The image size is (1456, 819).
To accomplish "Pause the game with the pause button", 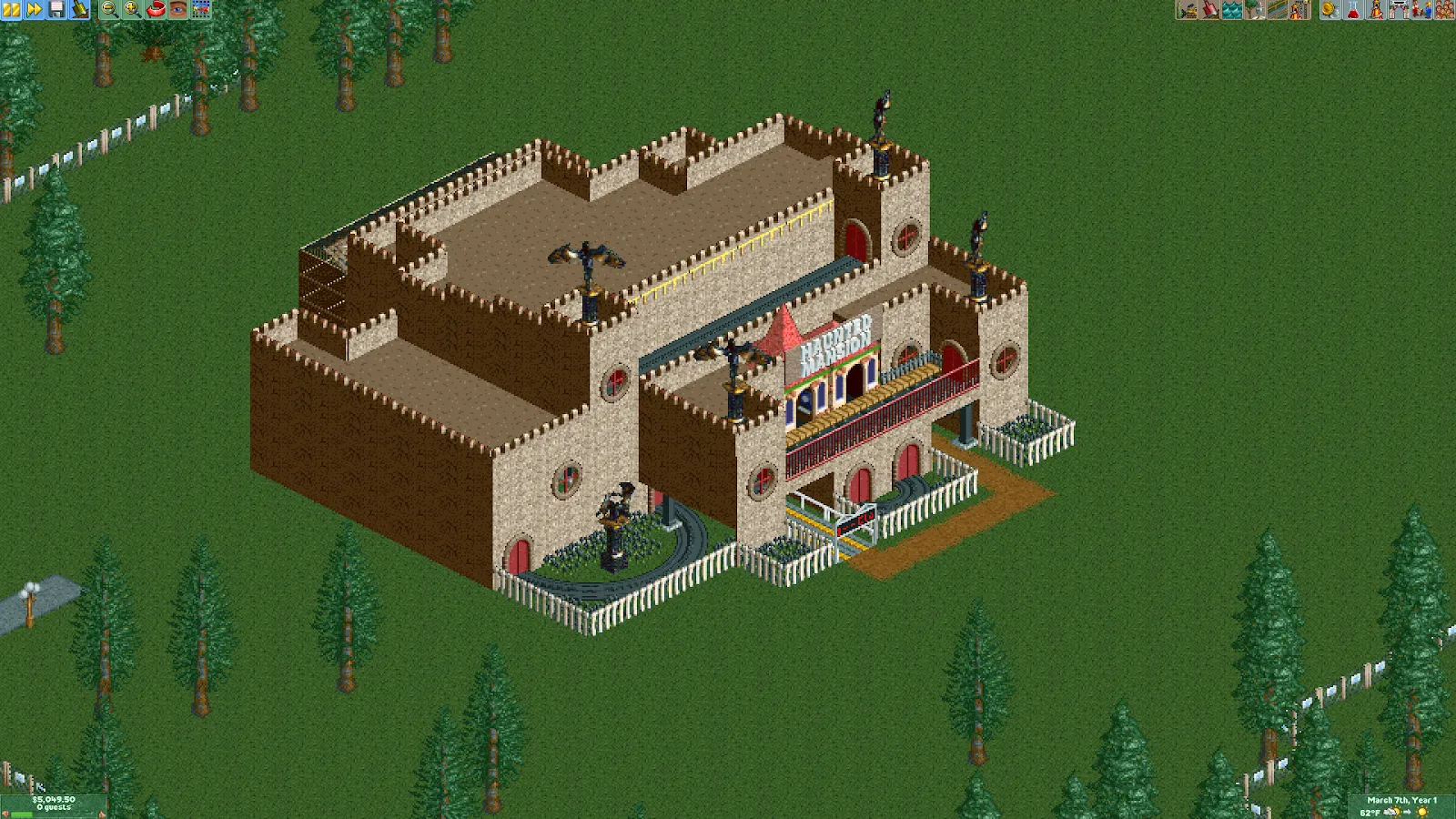I will (12, 9).
